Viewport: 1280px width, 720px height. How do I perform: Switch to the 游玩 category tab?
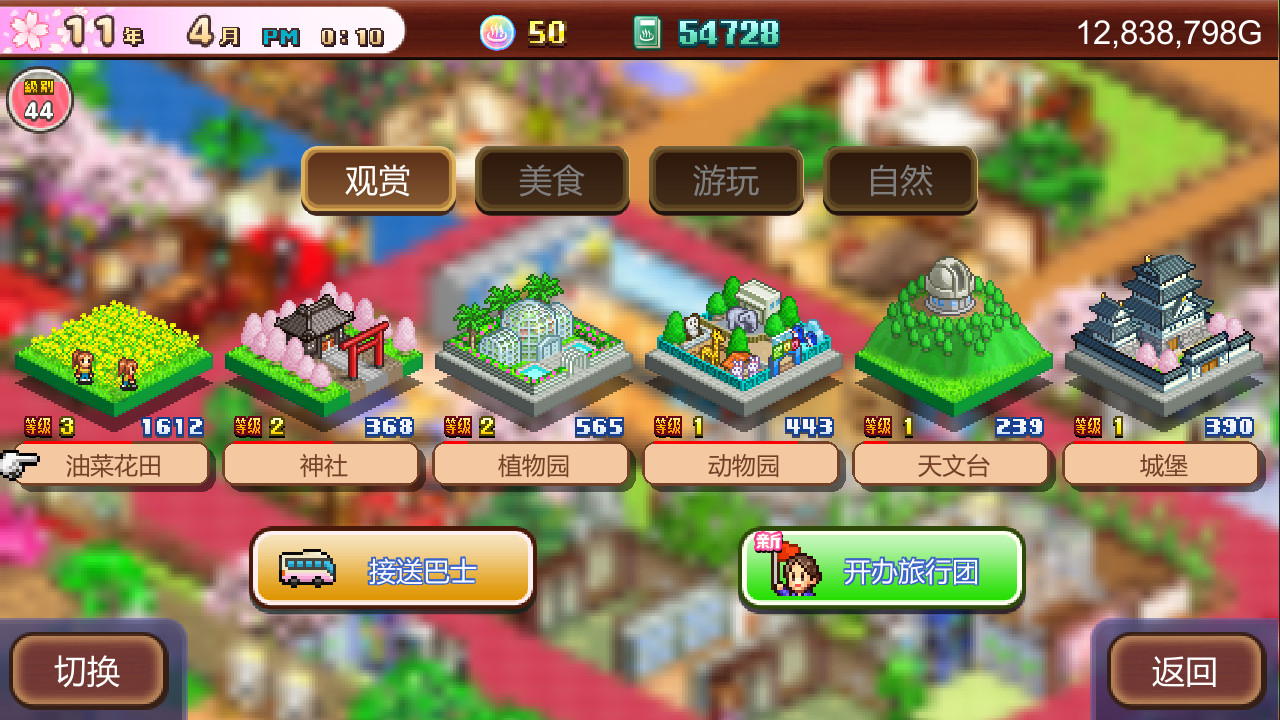coord(726,181)
